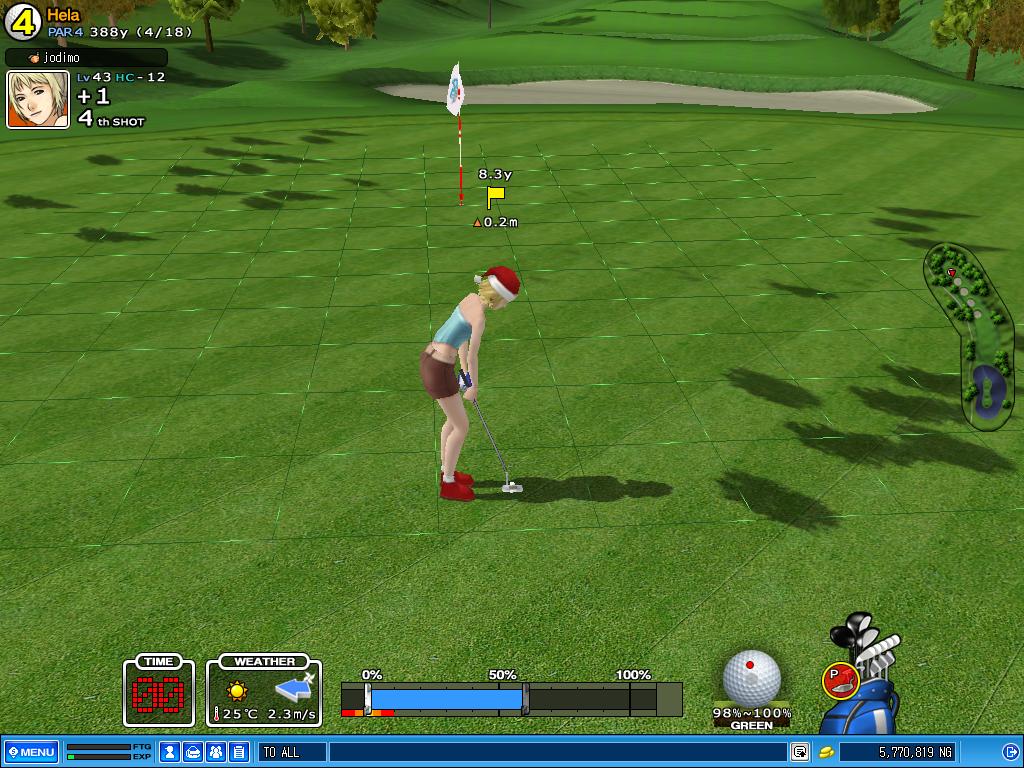Set impact point on the golf ball

click(x=752, y=675)
